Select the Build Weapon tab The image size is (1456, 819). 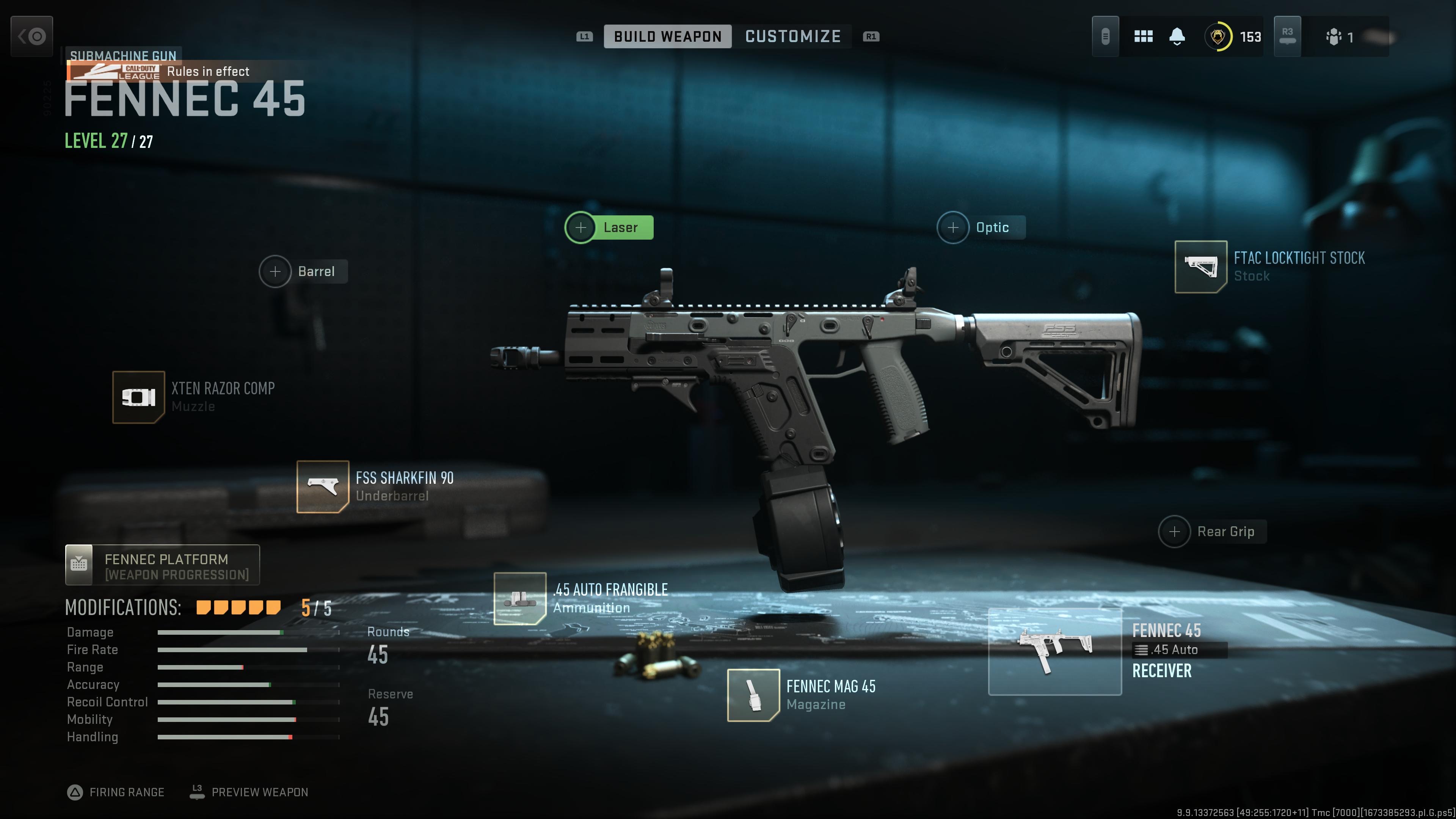click(x=667, y=37)
